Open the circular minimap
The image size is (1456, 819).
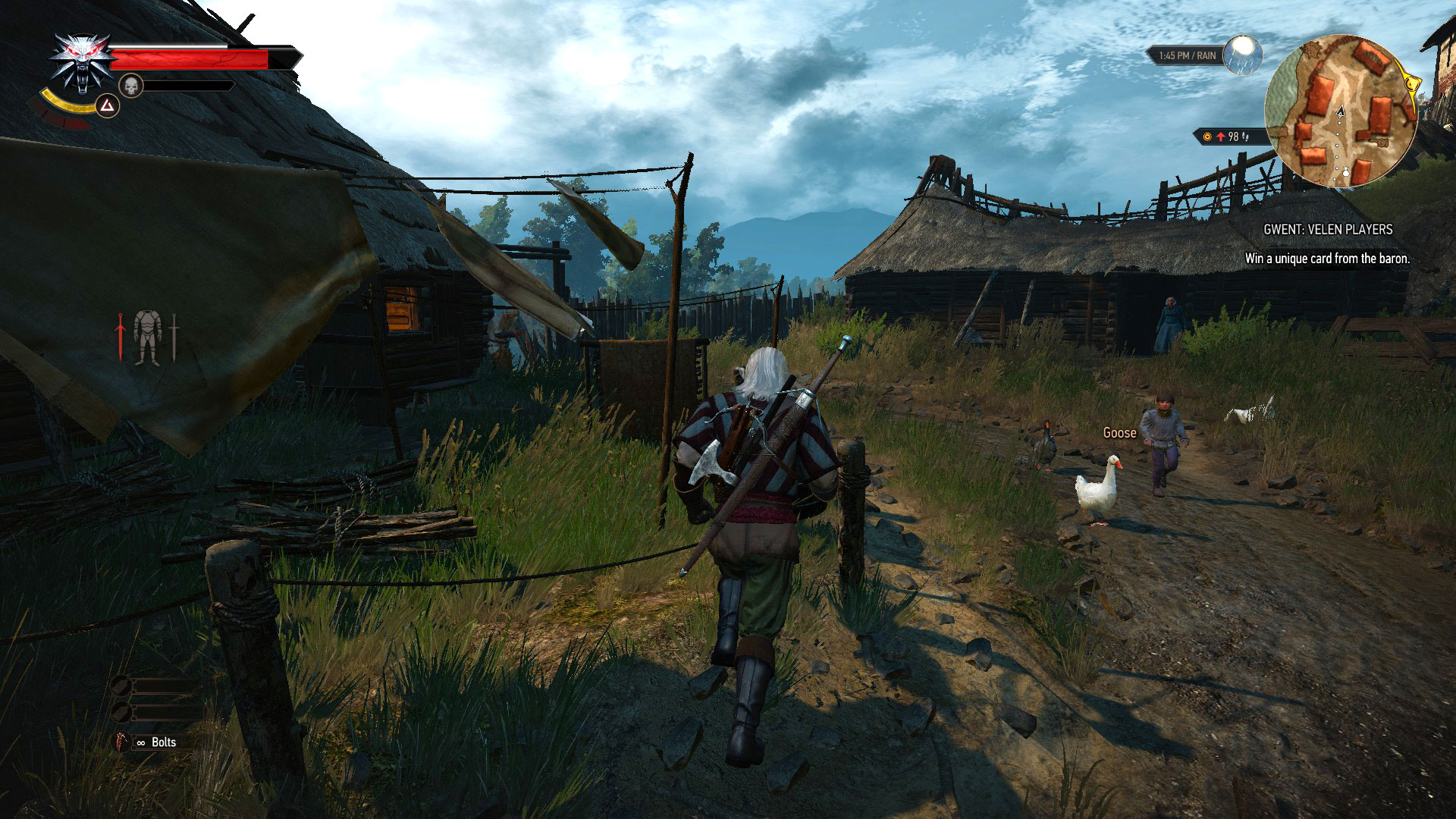coord(1340,111)
